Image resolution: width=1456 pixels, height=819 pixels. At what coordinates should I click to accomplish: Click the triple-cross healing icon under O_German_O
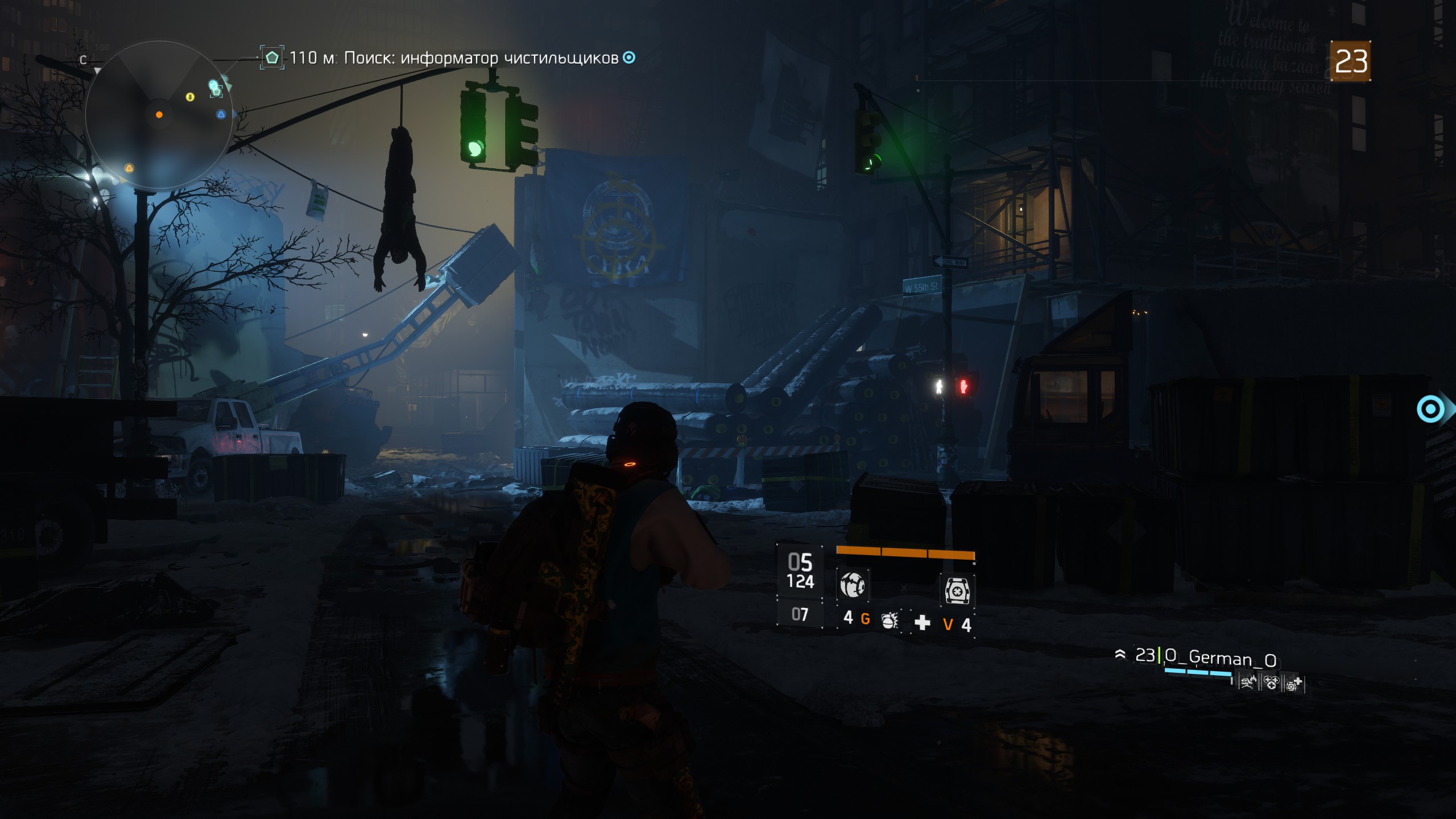1271,682
